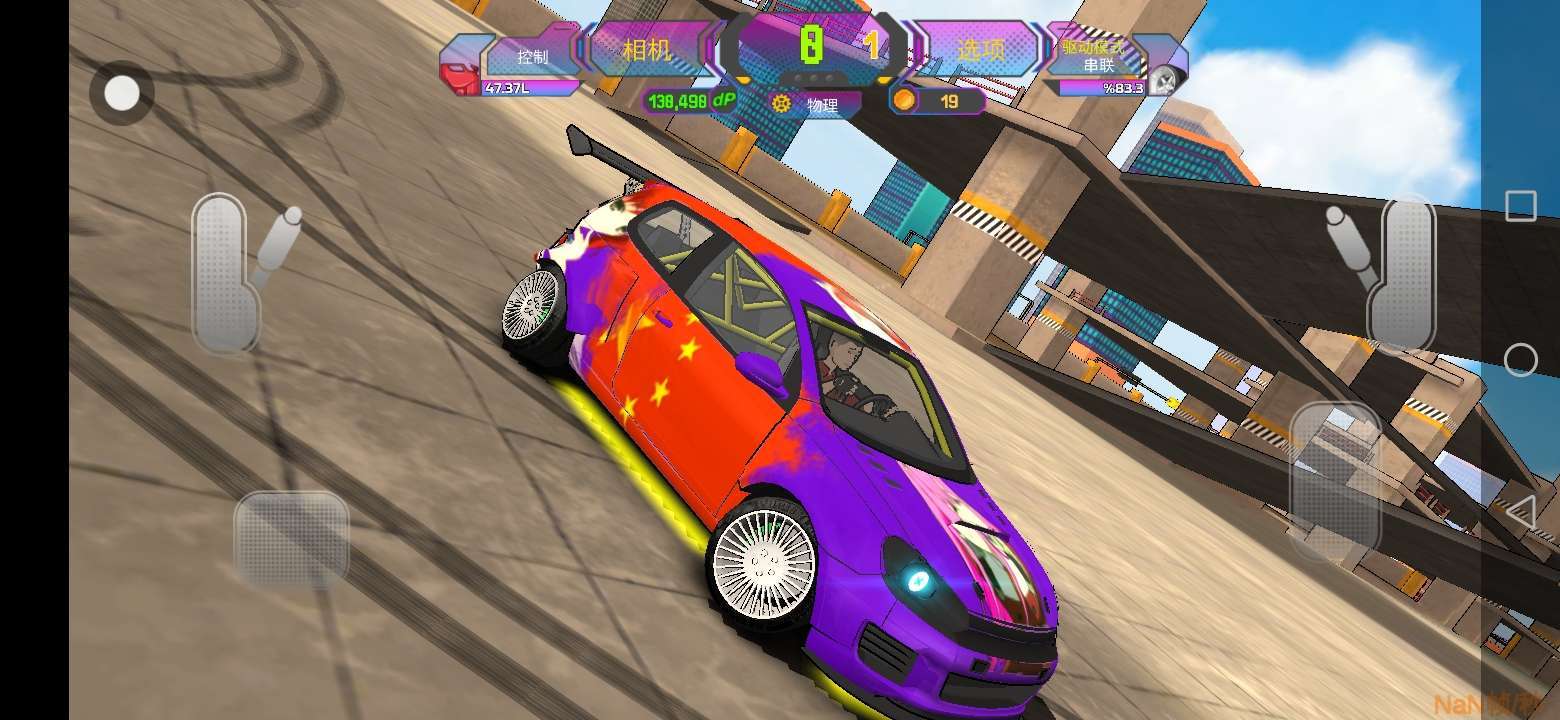Tap the Android triangle back button
The height and width of the screenshot is (720, 1560).
1520,513
